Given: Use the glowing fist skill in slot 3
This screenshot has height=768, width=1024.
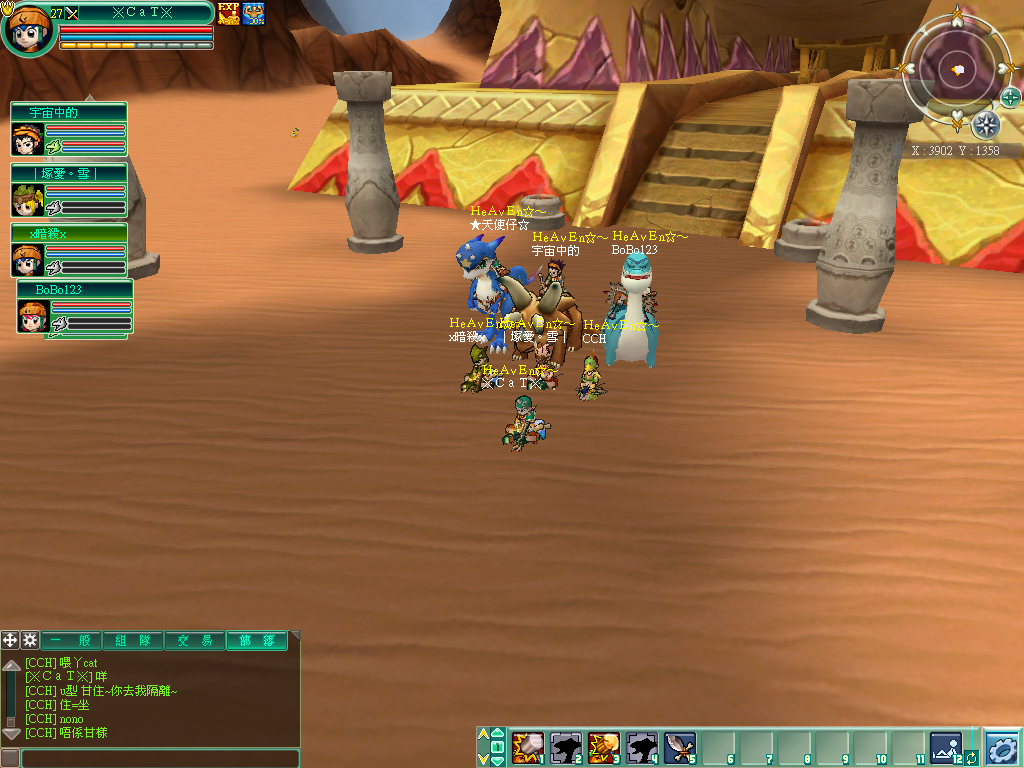Looking at the screenshot, I should (603, 747).
